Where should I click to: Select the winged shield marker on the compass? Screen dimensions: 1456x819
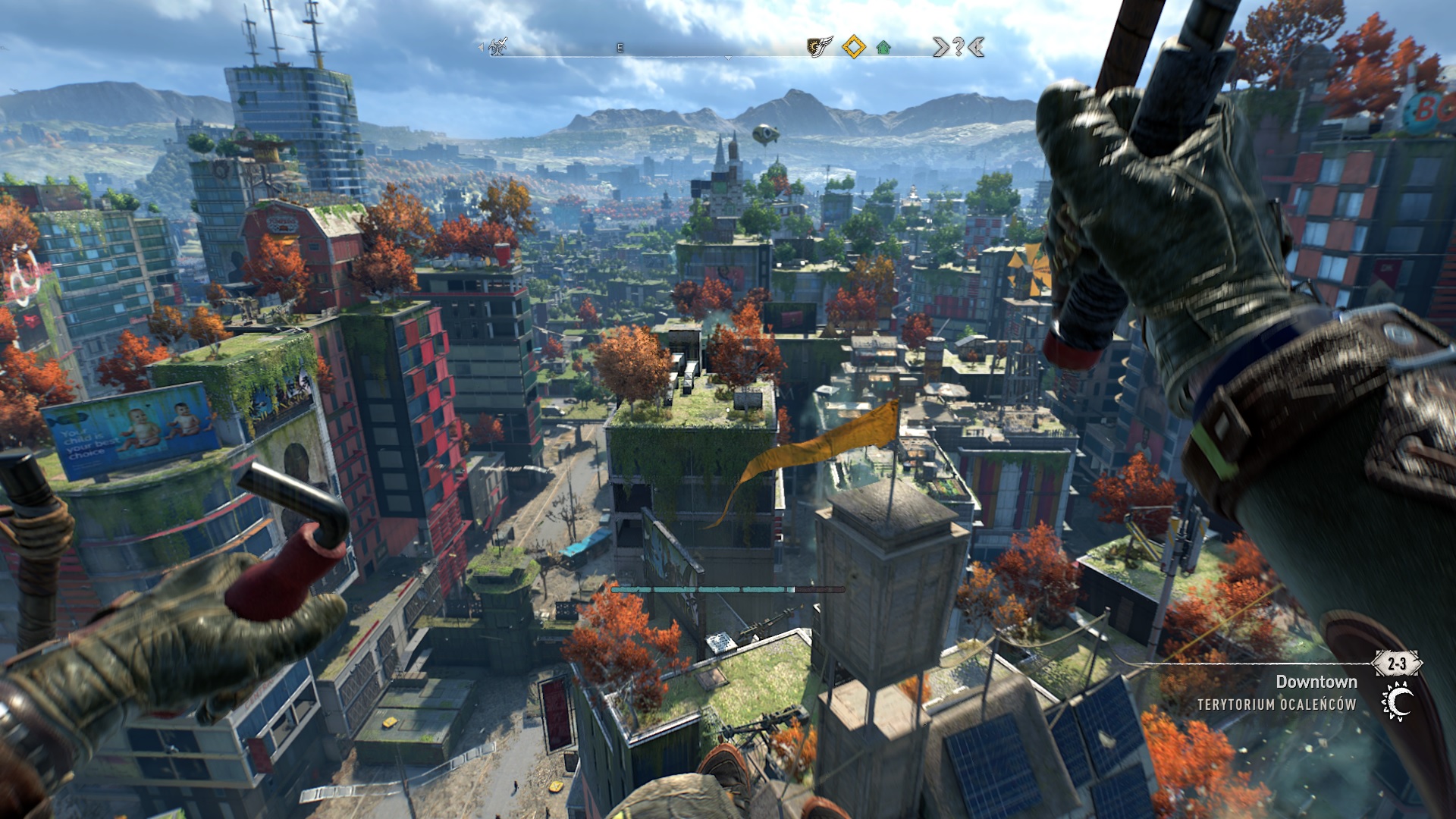pyautogui.click(x=819, y=47)
